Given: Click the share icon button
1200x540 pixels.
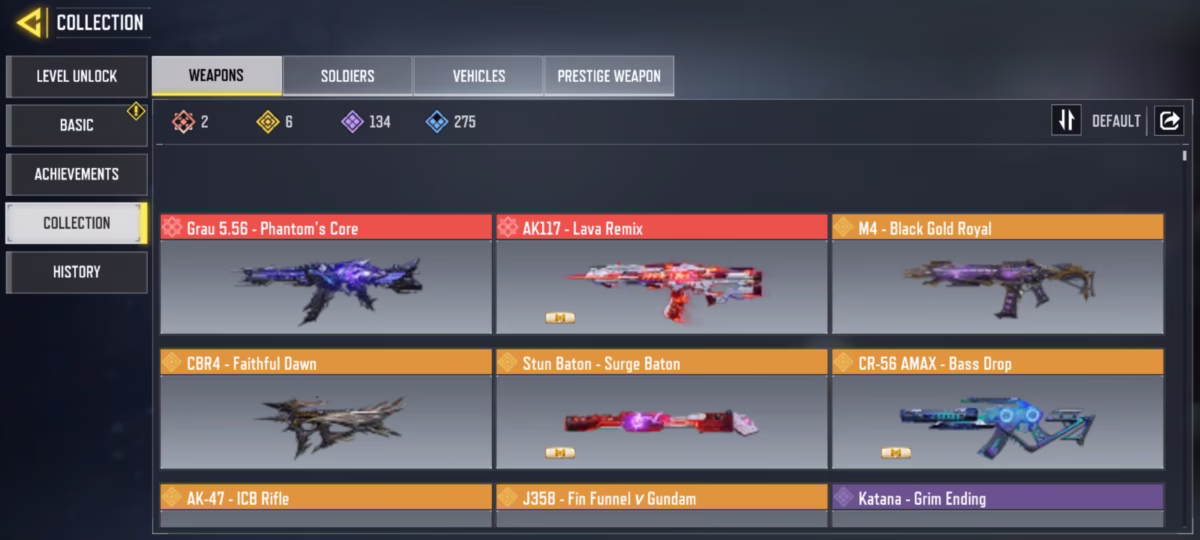Looking at the screenshot, I should [1168, 121].
